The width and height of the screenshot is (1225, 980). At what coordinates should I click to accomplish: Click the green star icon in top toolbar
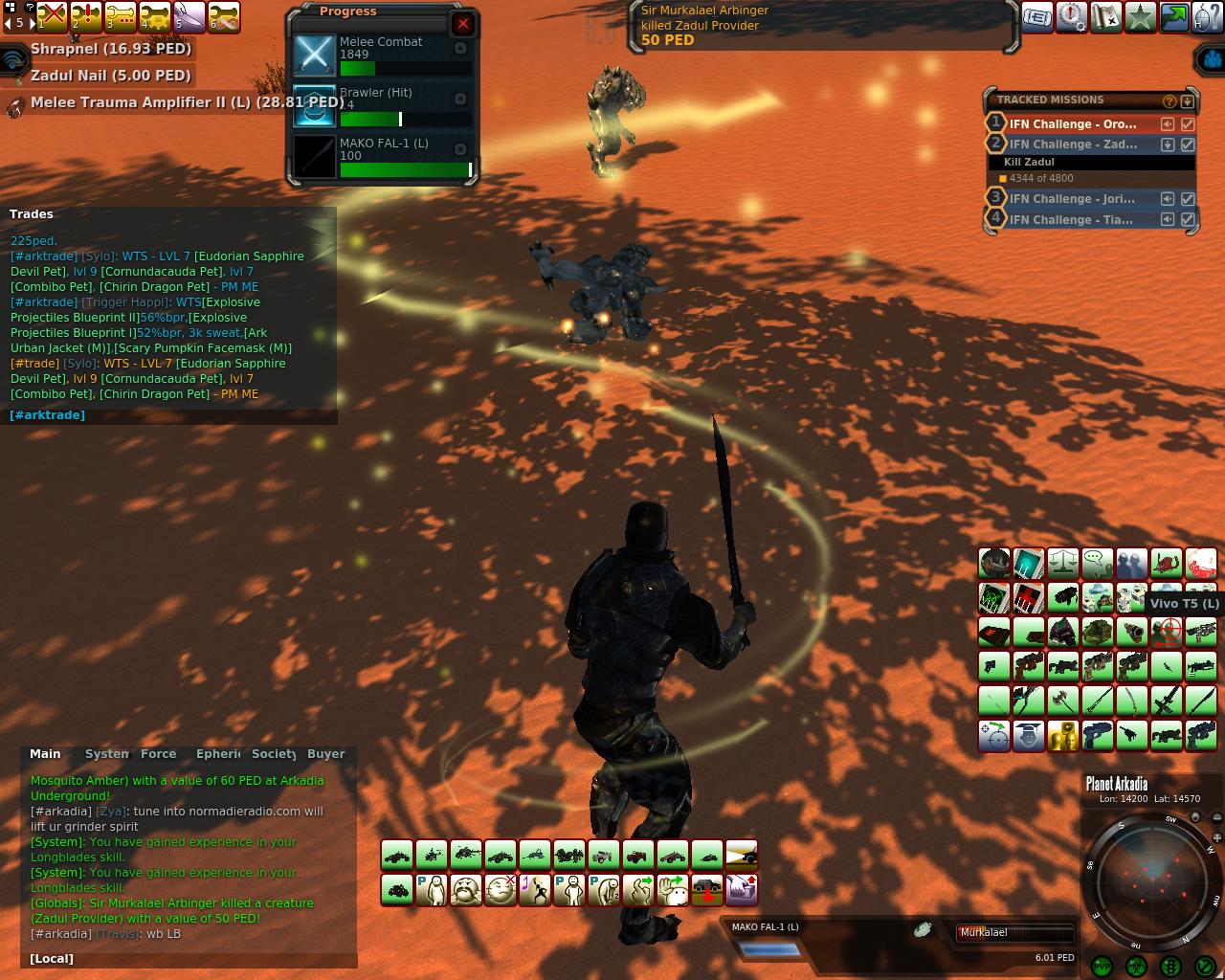click(x=1141, y=17)
